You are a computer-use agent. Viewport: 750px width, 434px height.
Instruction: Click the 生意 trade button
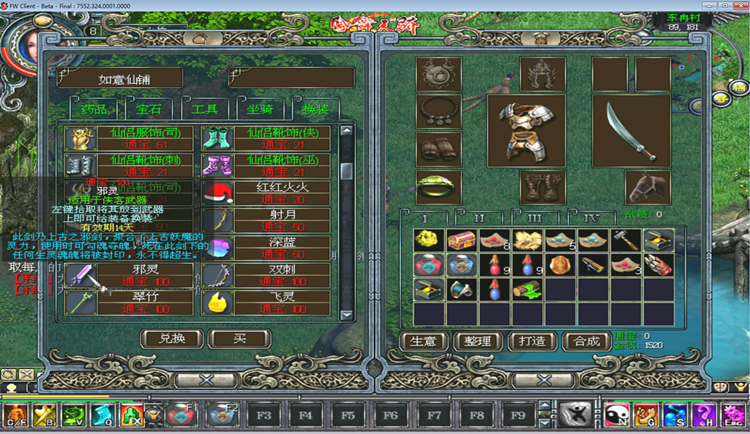pyautogui.click(x=423, y=341)
